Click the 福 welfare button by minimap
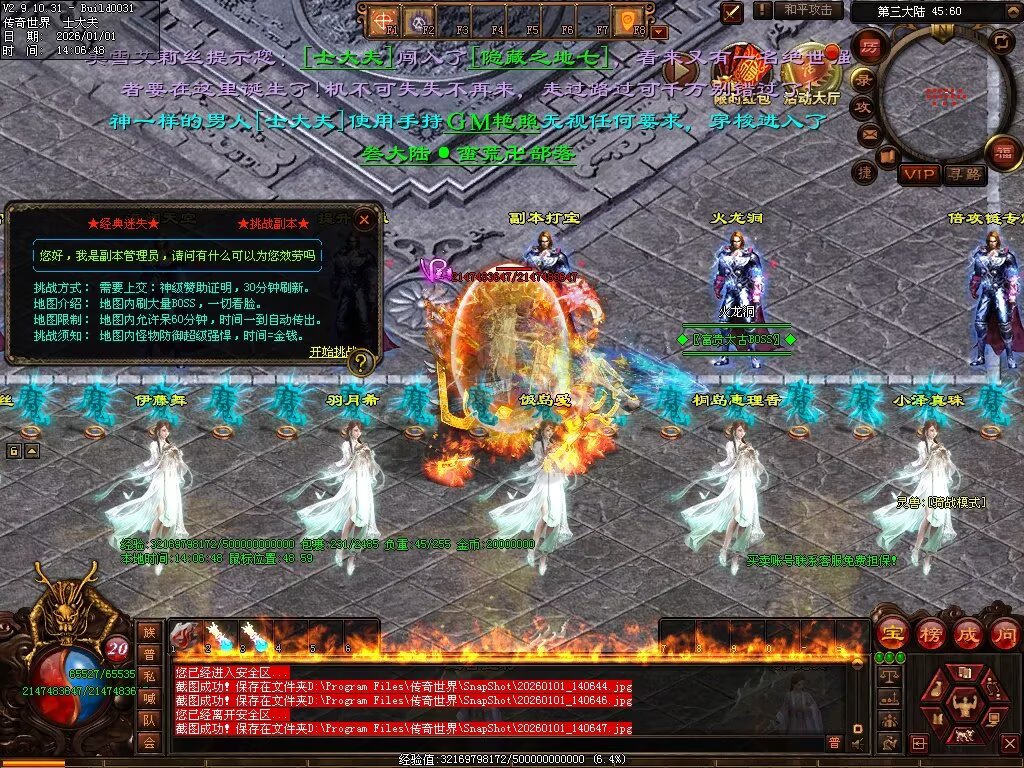1024x768 pixels. click(1003, 153)
